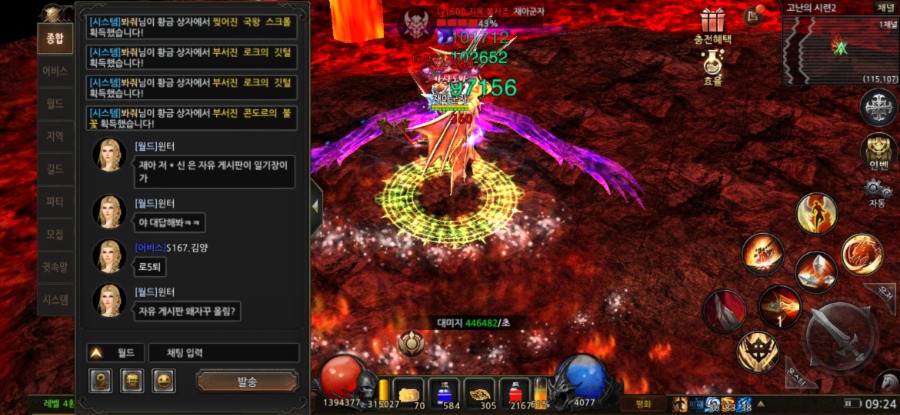Send the message with 발송 button
Viewport: 900px width, 415px height.
click(x=247, y=381)
